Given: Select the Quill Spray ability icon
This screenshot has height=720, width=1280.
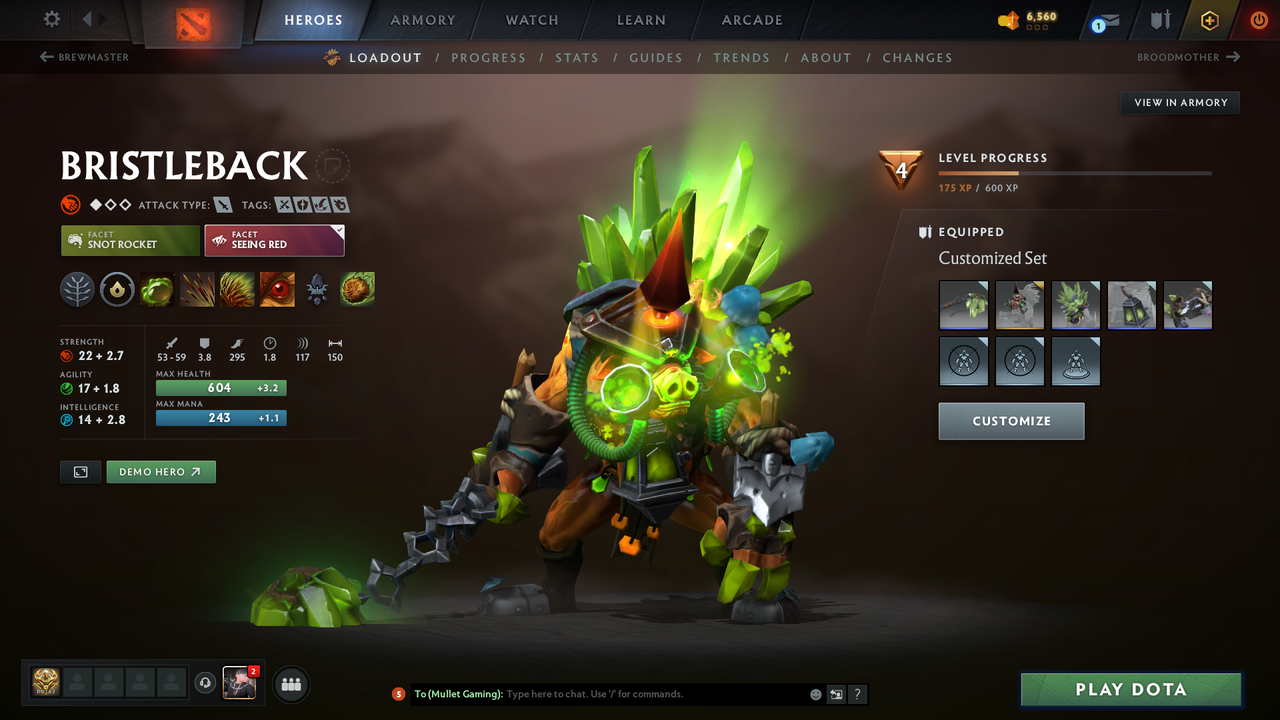Looking at the screenshot, I should (x=197, y=290).
